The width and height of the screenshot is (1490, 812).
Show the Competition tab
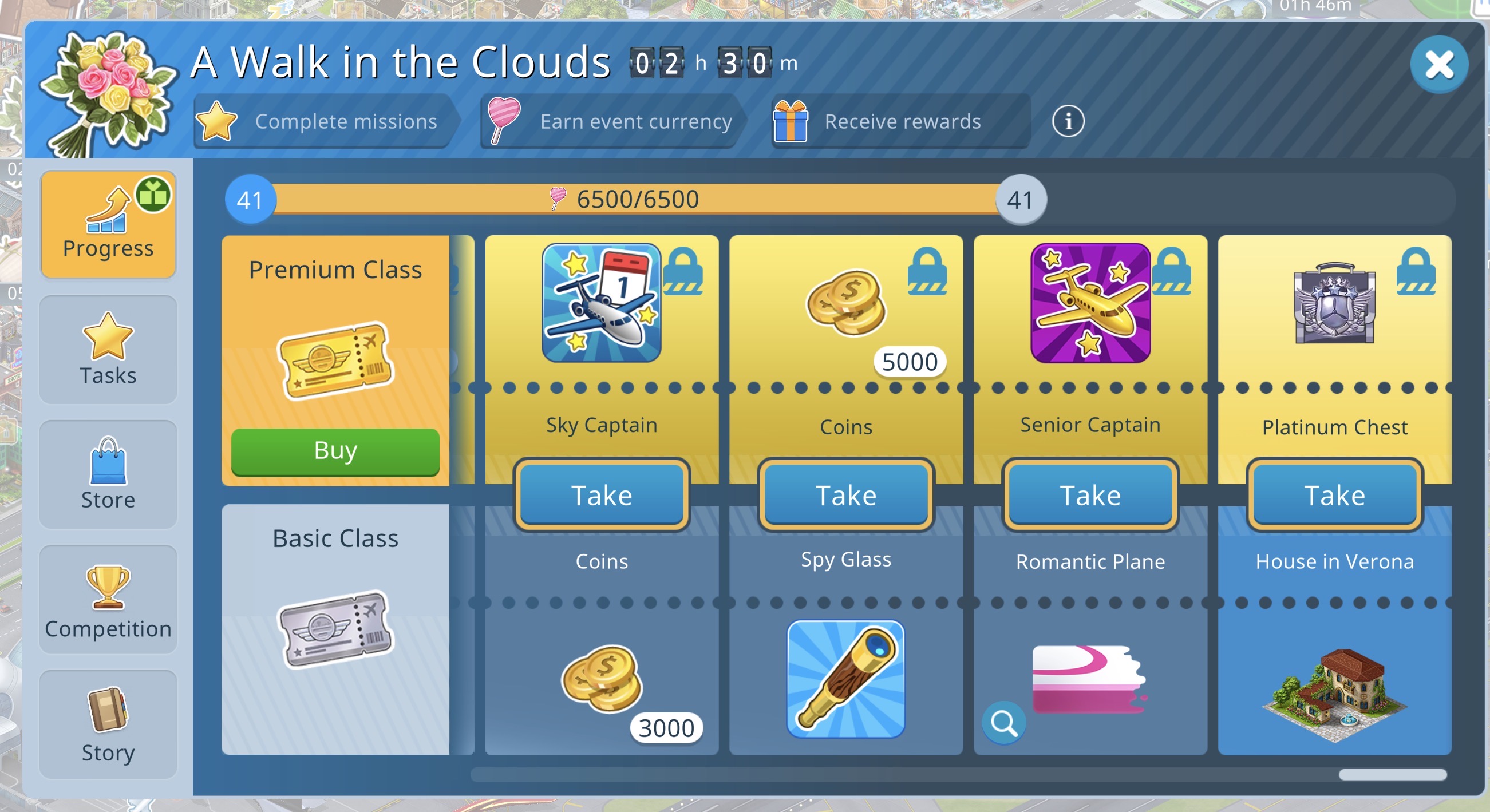click(x=108, y=600)
